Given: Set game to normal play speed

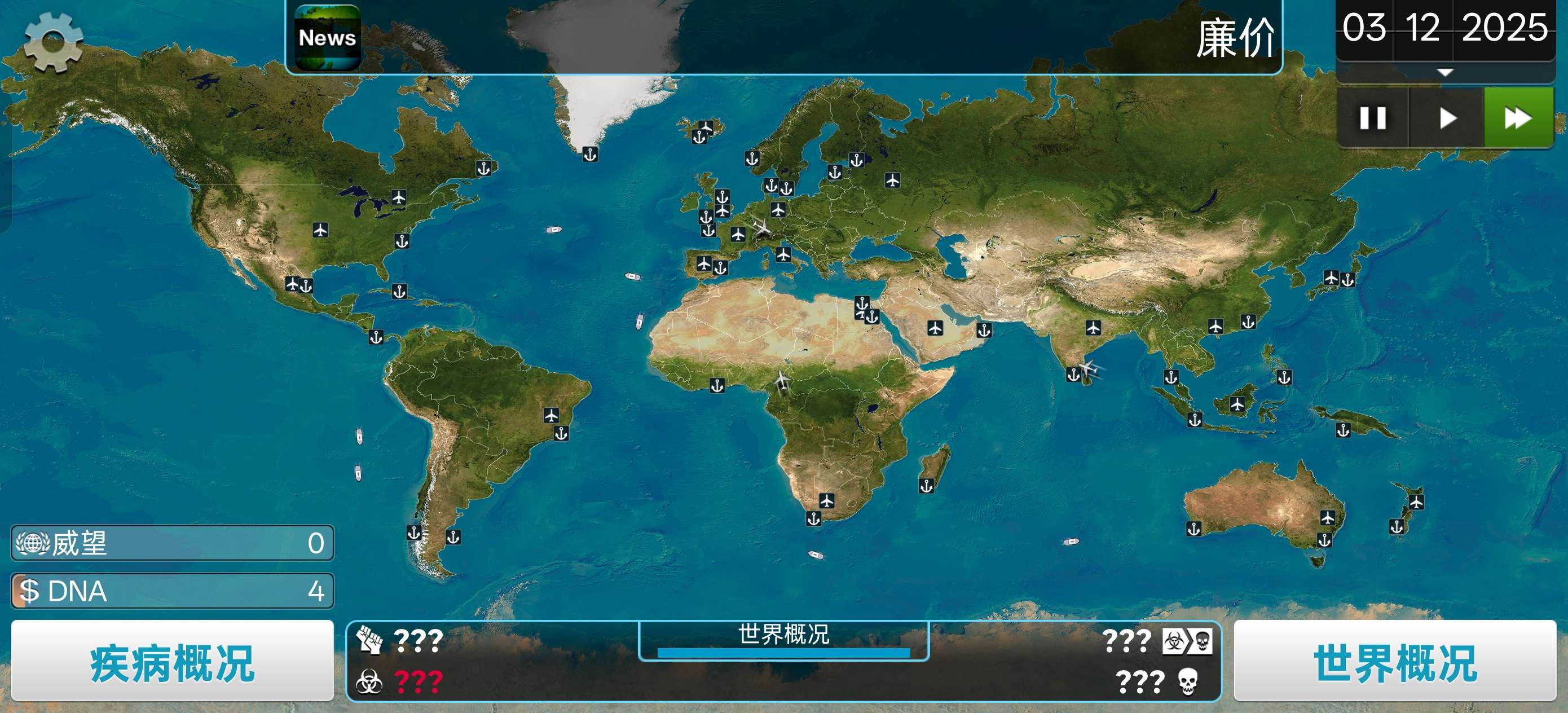Looking at the screenshot, I should [x=1447, y=117].
